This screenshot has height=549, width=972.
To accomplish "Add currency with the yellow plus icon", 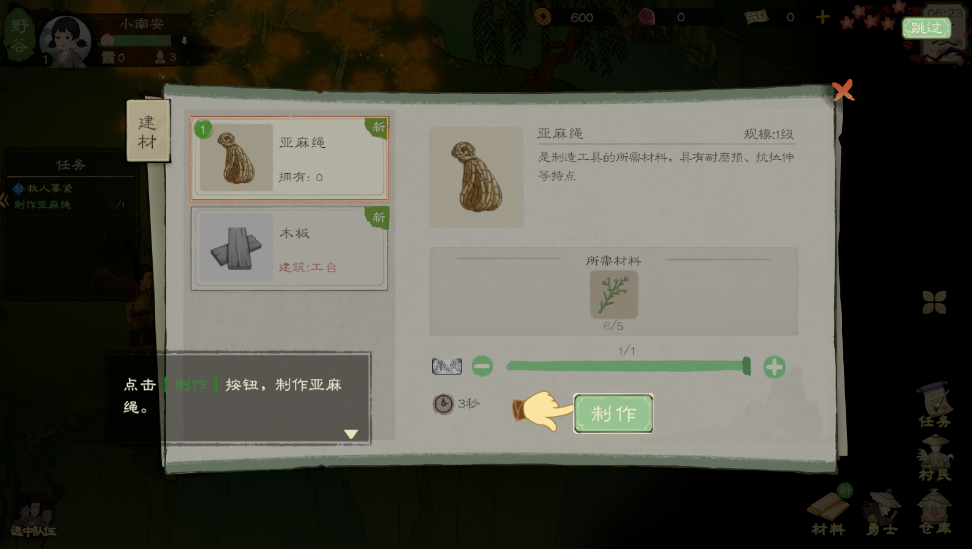I will (822, 17).
